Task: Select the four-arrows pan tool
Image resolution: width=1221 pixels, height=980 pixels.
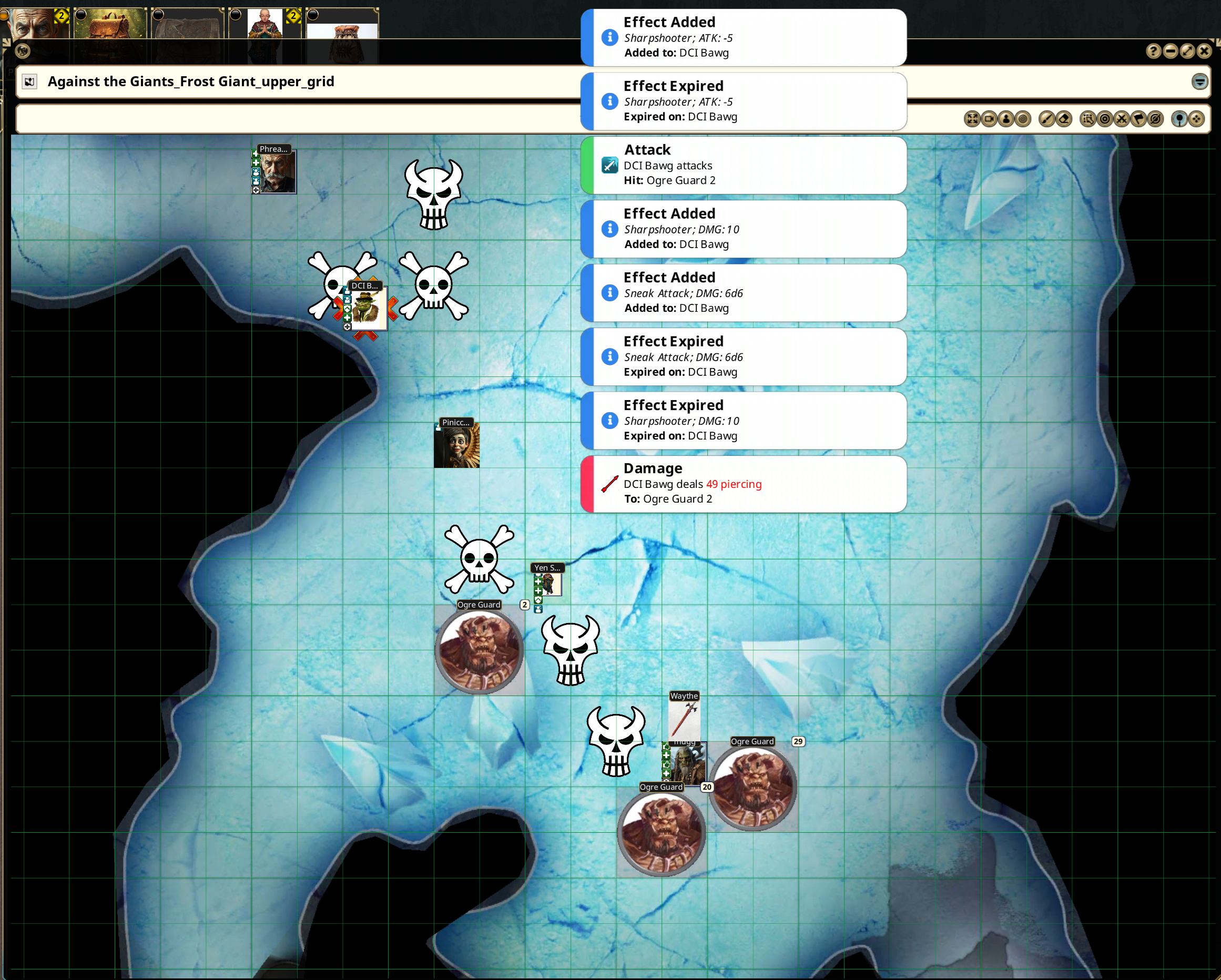Action: (1196, 119)
